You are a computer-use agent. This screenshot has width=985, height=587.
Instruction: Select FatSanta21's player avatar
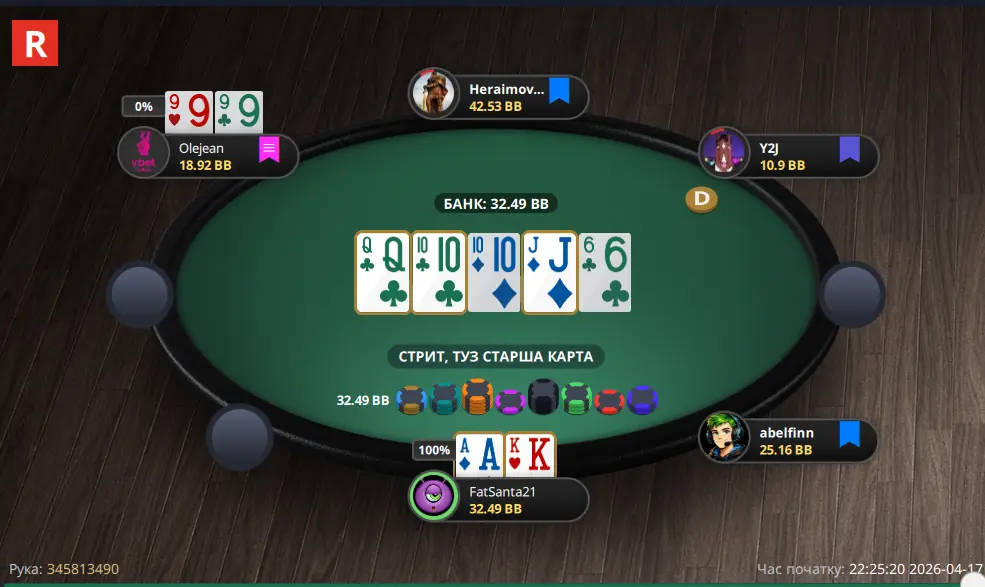(x=434, y=496)
